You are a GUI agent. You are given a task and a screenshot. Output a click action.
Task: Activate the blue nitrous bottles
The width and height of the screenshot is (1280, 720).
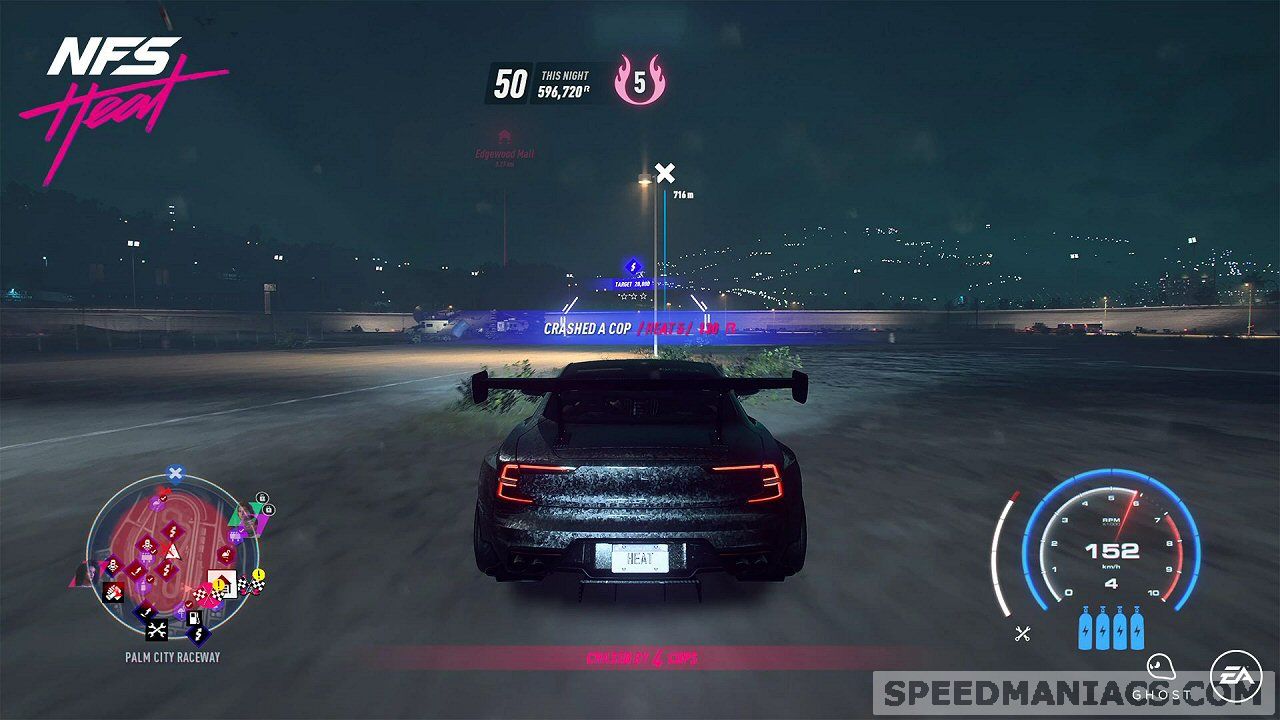(1110, 630)
